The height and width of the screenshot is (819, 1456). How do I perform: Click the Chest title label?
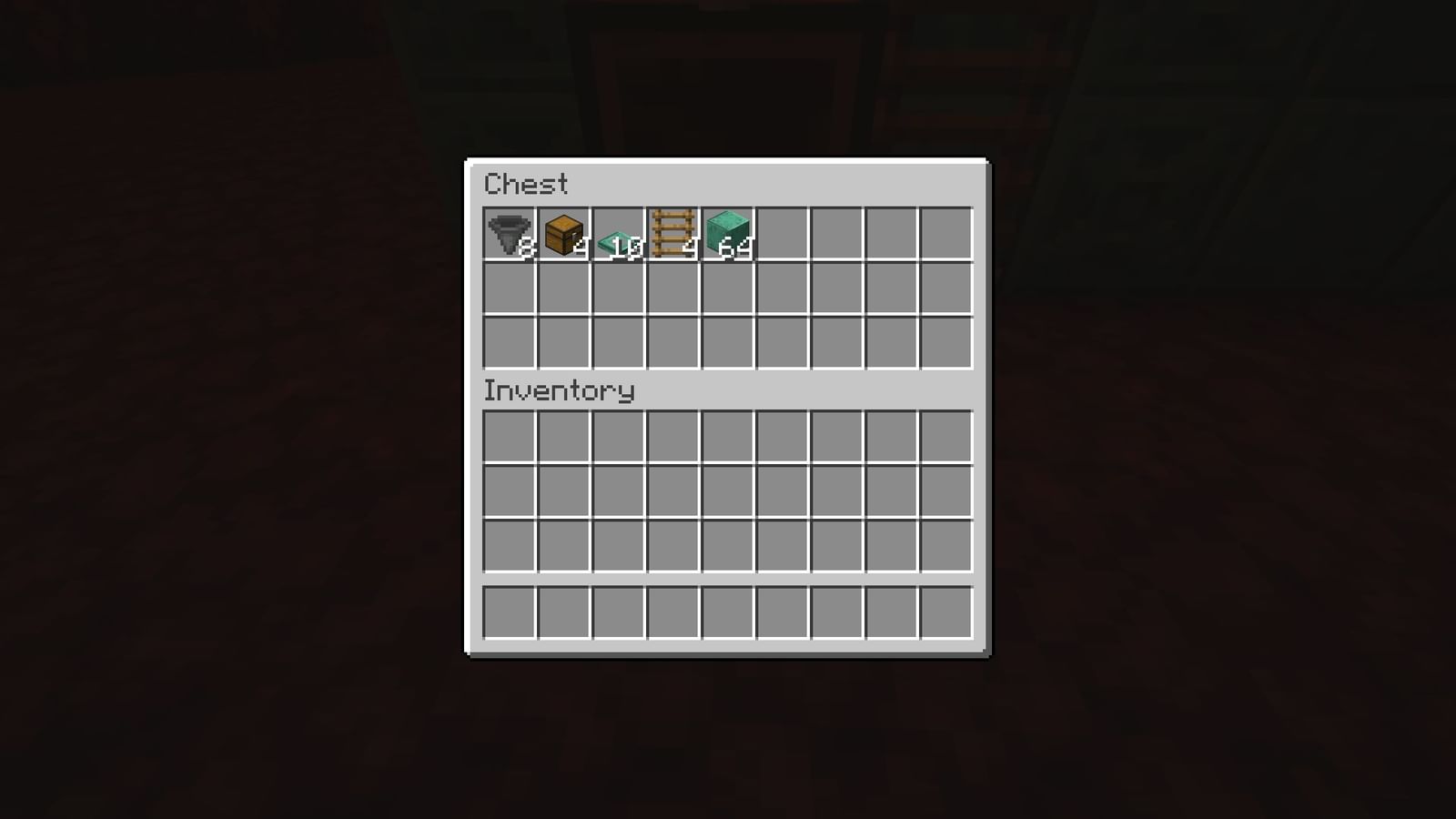tap(526, 185)
